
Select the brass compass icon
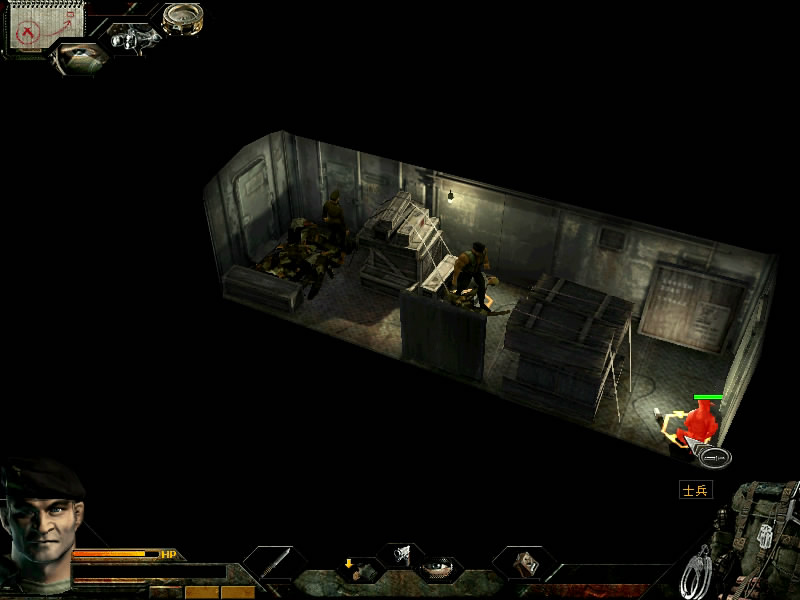[x=183, y=17]
